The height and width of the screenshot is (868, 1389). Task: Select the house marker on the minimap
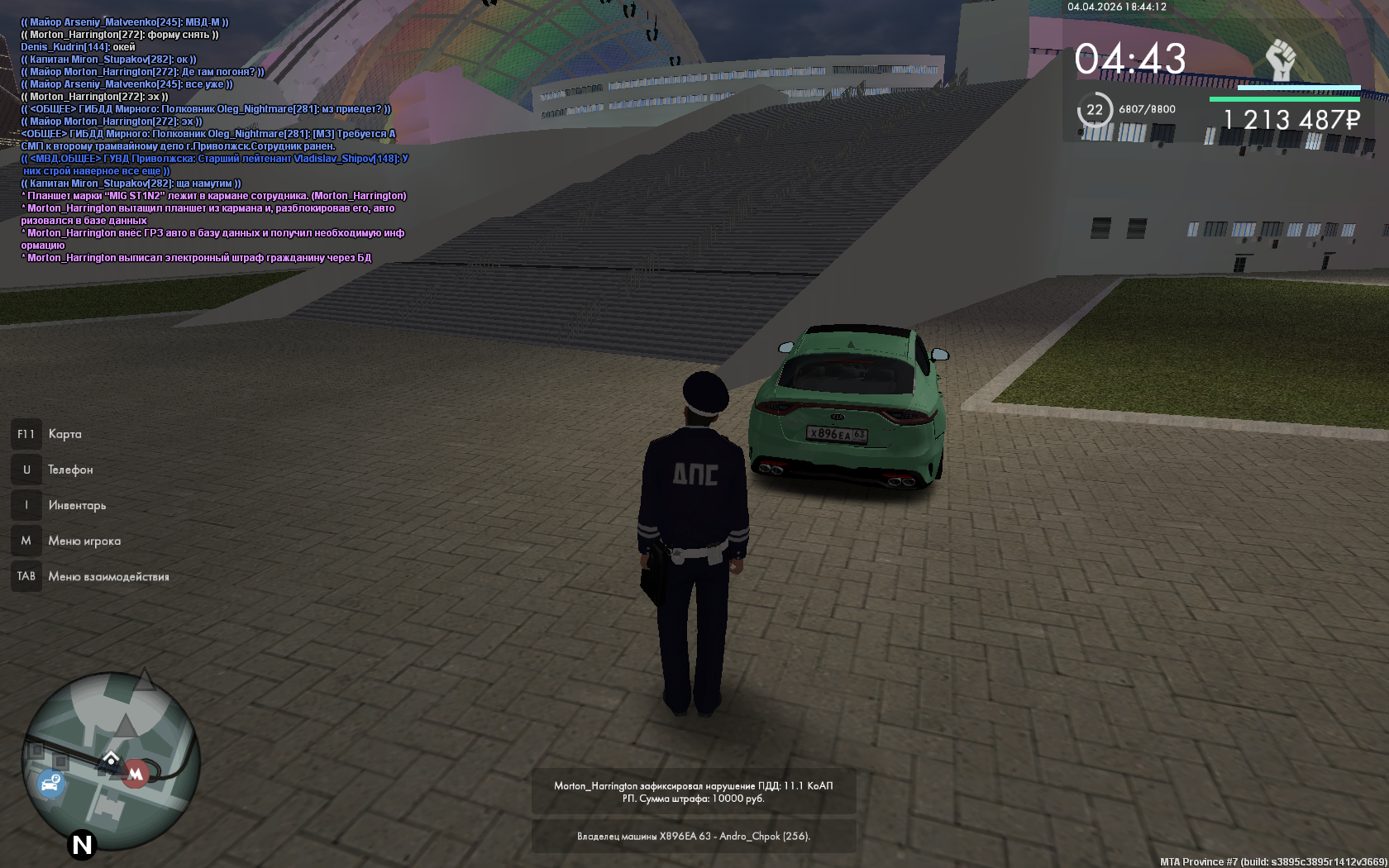[x=111, y=758]
